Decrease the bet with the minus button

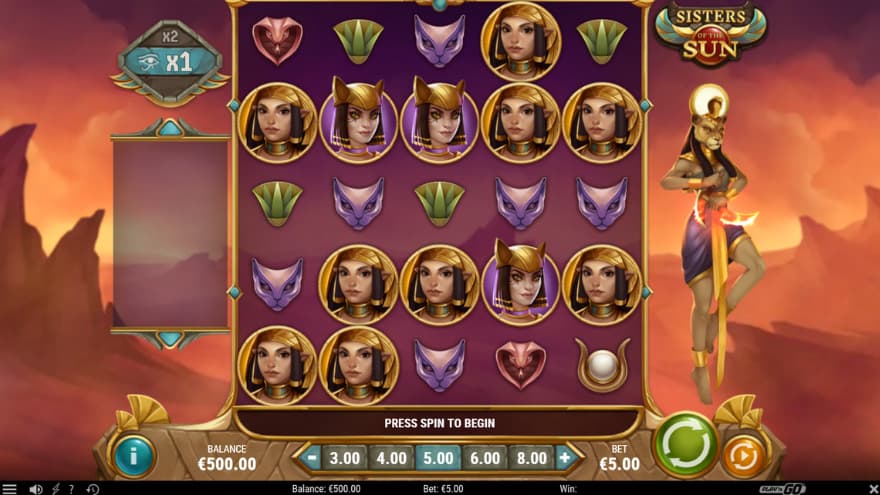point(313,458)
